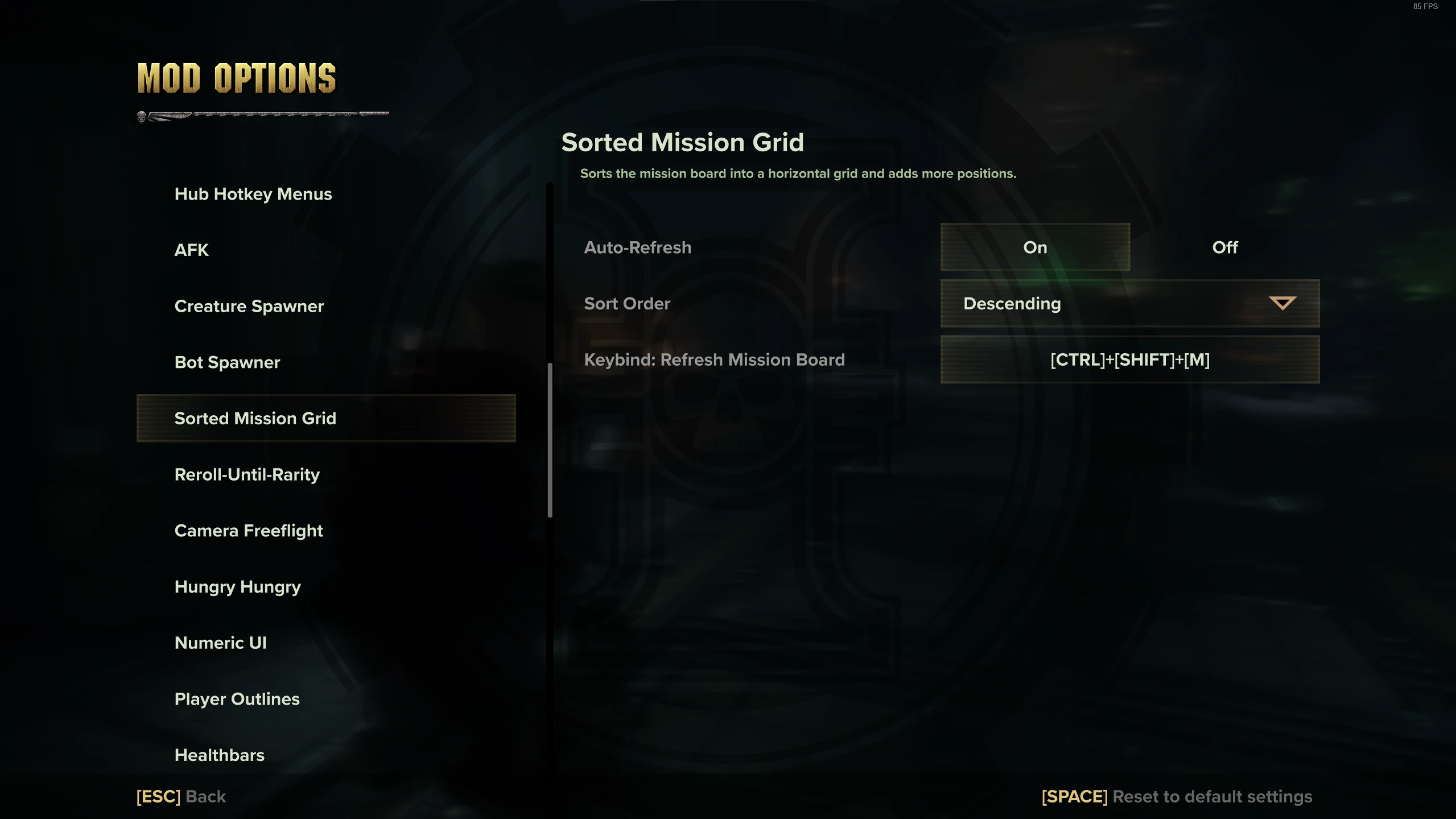
Task: Switch to the Bot Spawner section
Action: click(x=226, y=362)
